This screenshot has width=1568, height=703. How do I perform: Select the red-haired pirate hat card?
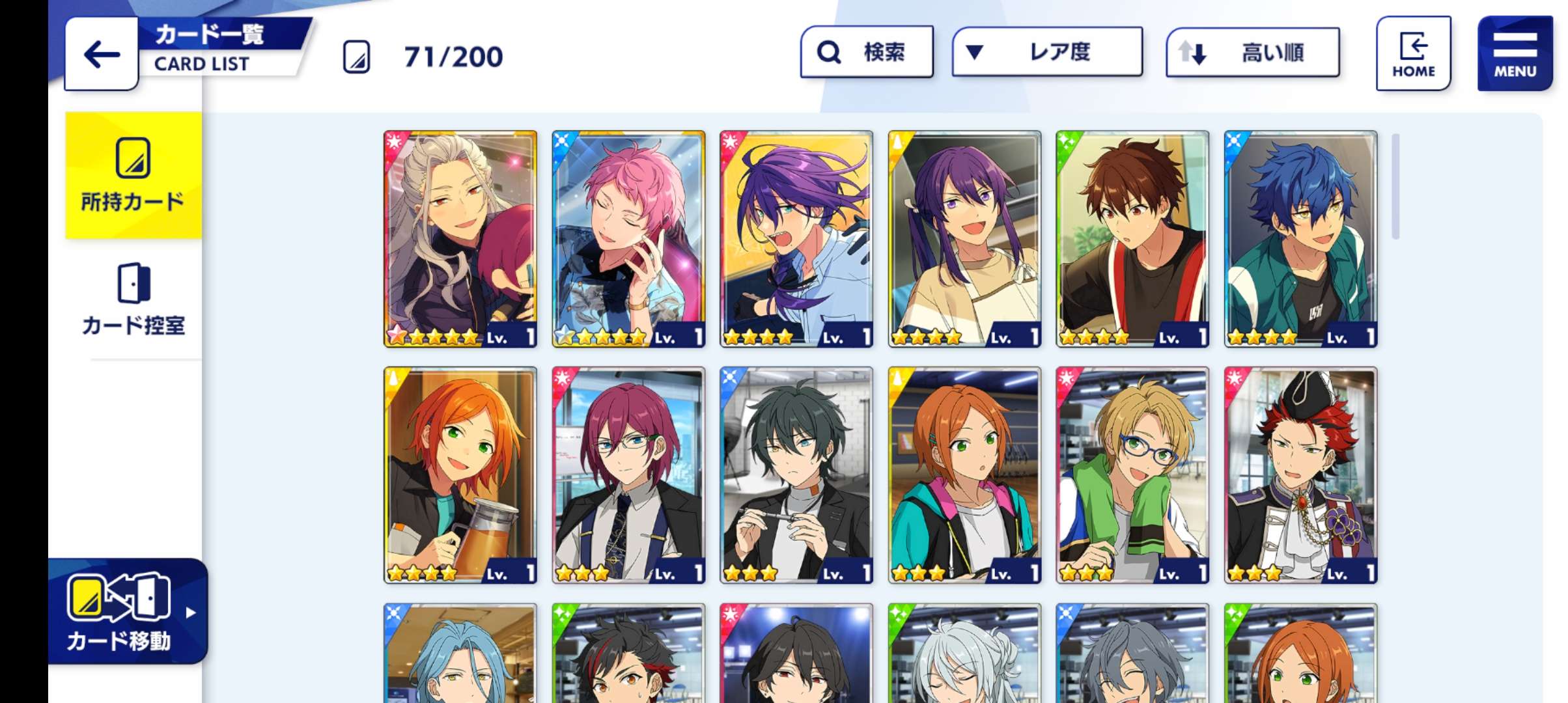click(1300, 475)
